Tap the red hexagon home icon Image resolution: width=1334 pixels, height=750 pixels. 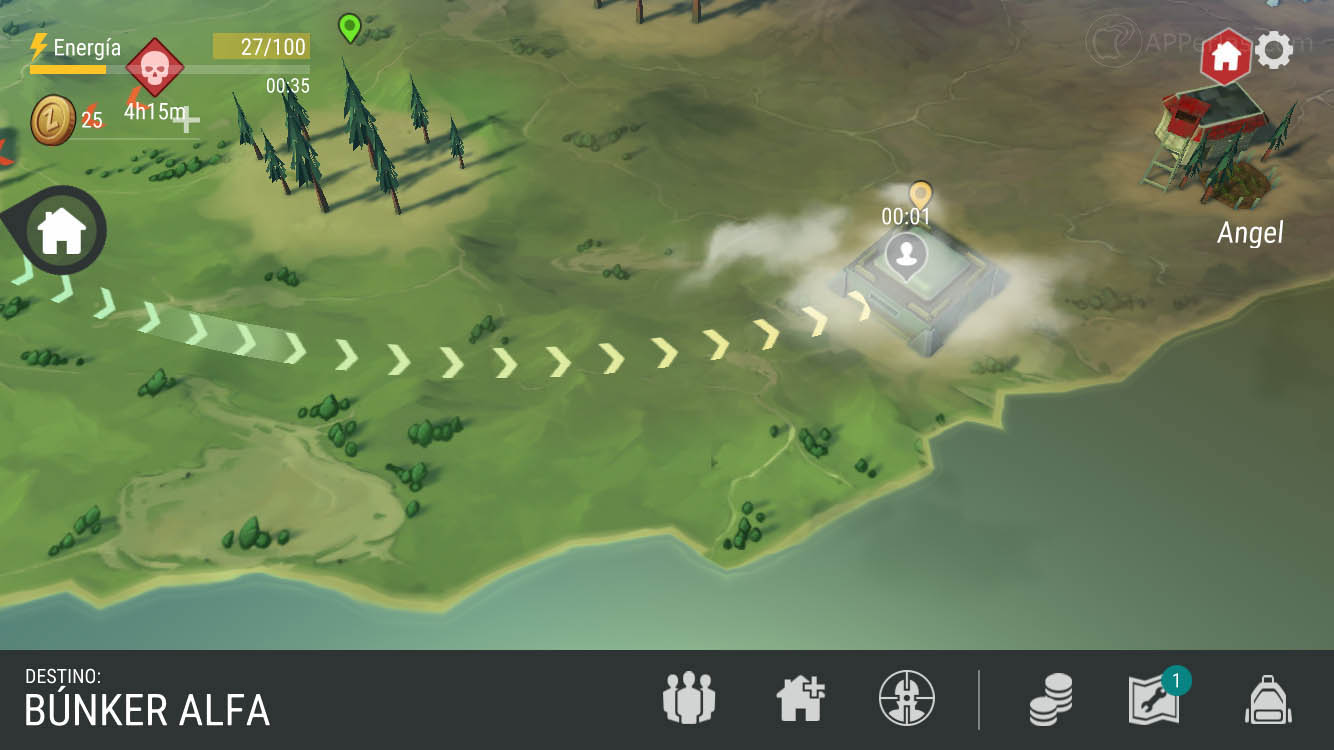1226,58
